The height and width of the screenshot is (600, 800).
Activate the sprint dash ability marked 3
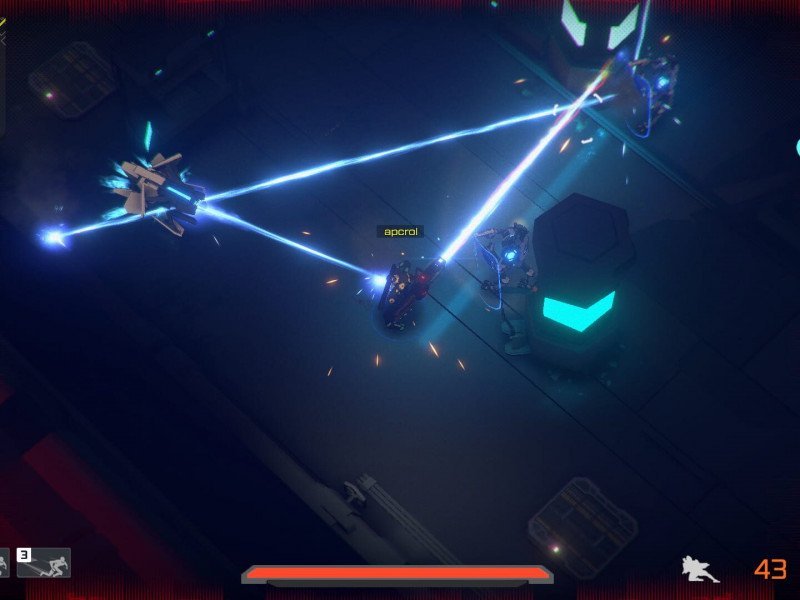point(44,563)
